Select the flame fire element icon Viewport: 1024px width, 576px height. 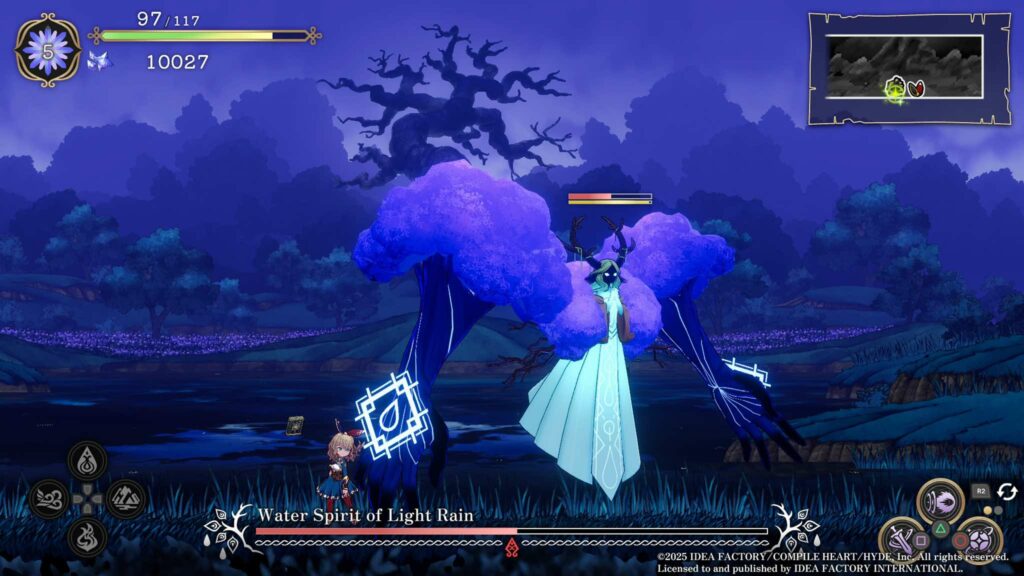click(x=87, y=536)
